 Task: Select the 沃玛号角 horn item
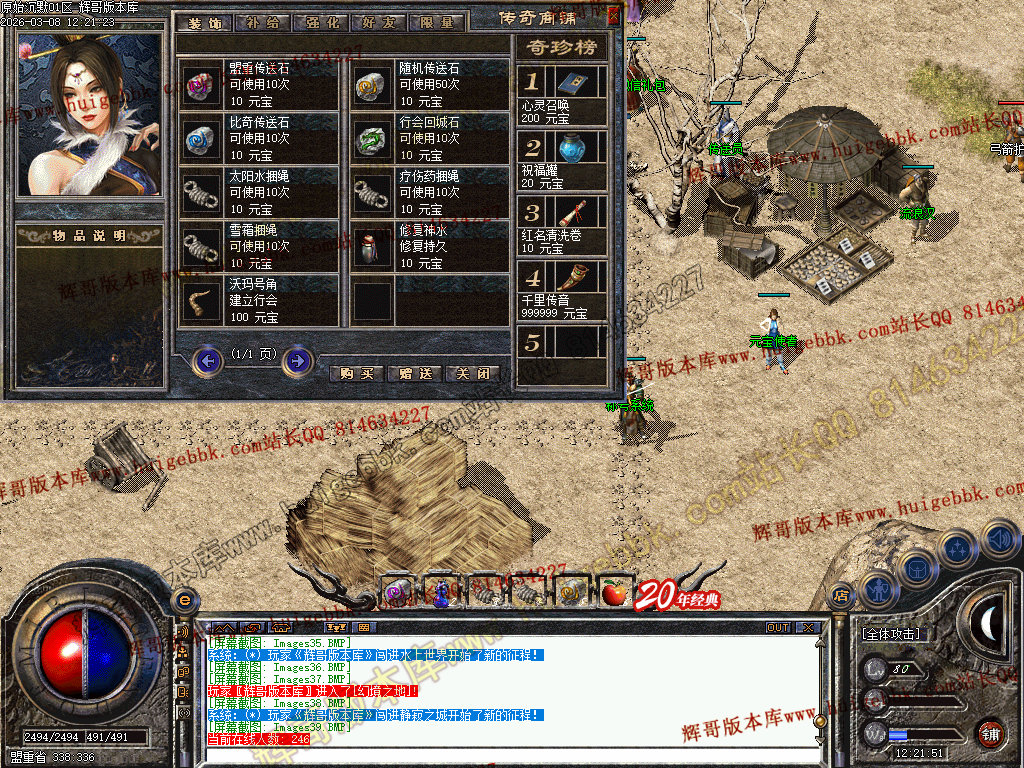tap(202, 301)
